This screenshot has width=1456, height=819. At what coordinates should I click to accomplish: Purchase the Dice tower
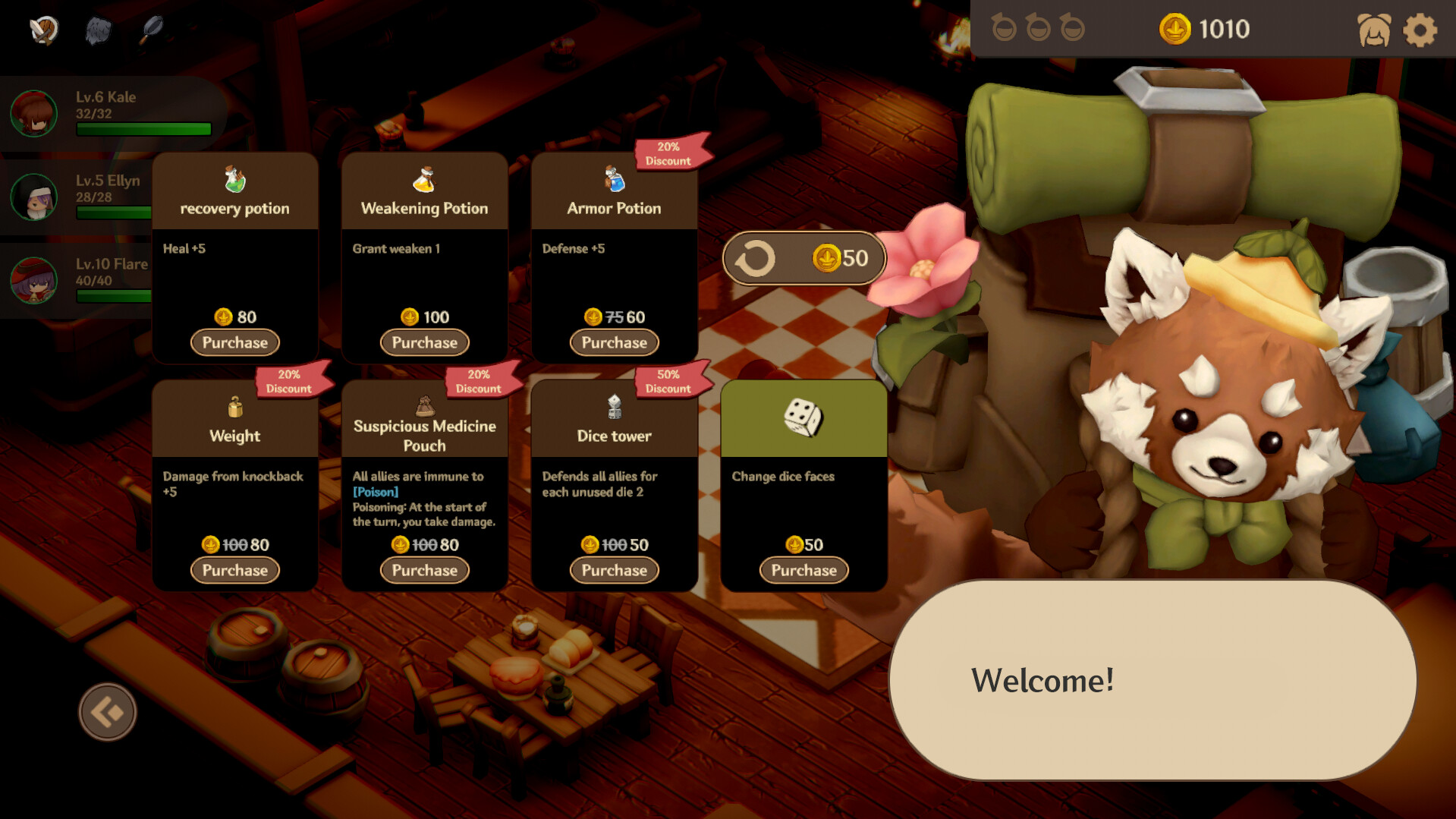(x=614, y=570)
